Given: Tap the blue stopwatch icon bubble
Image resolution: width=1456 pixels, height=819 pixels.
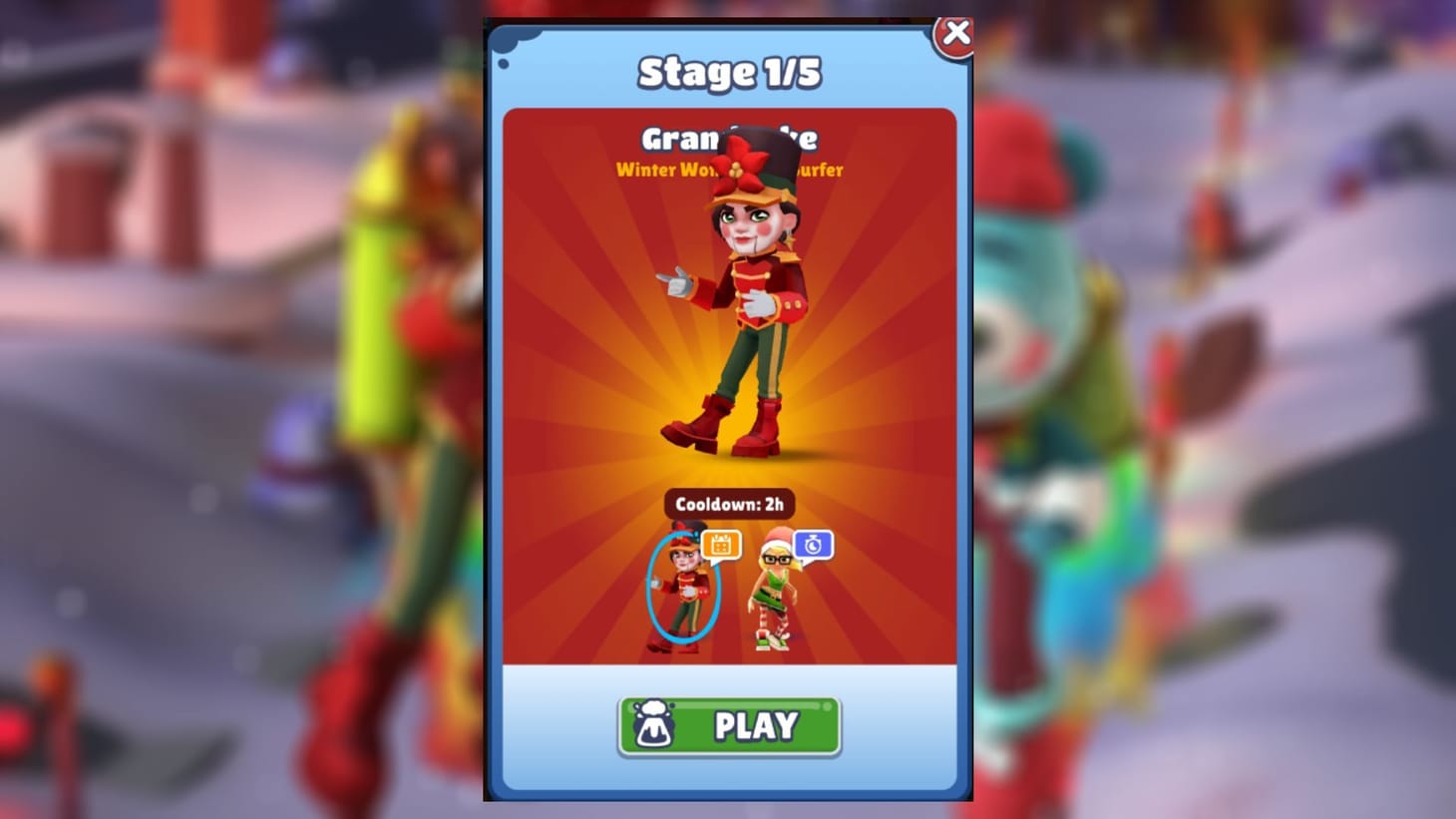Looking at the screenshot, I should [x=813, y=543].
